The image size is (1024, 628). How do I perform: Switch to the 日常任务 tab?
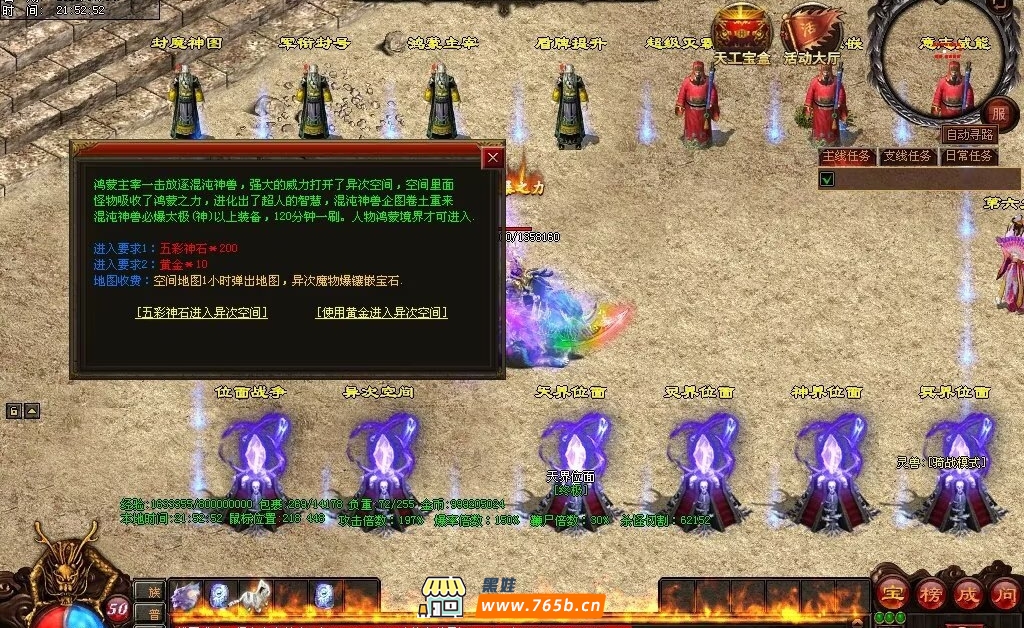[x=969, y=157]
